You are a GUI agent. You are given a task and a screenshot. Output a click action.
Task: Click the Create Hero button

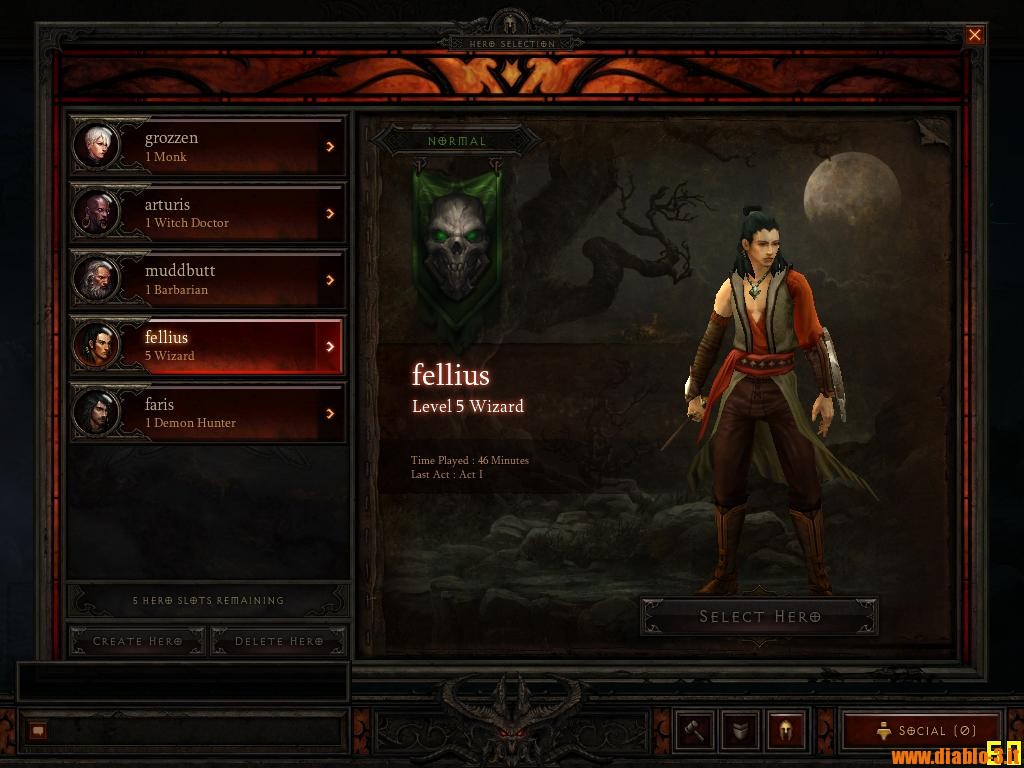pyautogui.click(x=137, y=641)
